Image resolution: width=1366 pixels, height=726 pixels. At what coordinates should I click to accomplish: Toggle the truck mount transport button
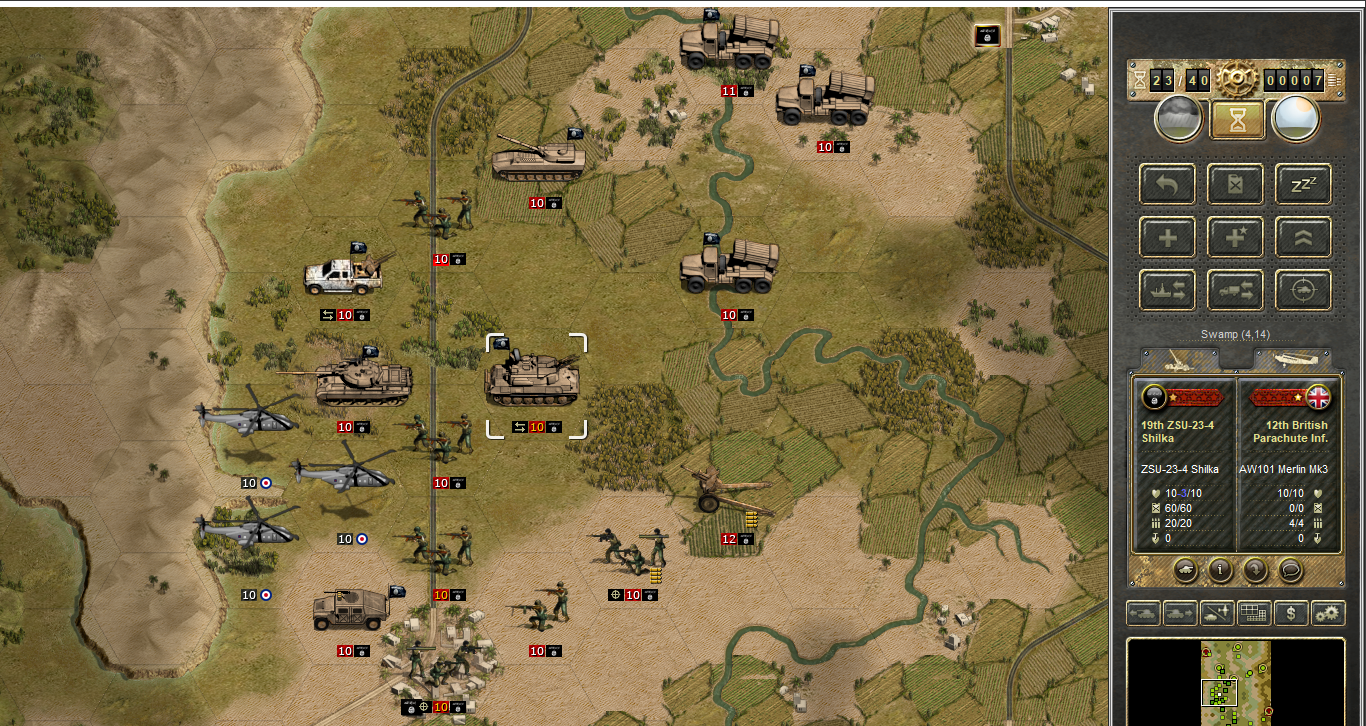tap(1234, 291)
